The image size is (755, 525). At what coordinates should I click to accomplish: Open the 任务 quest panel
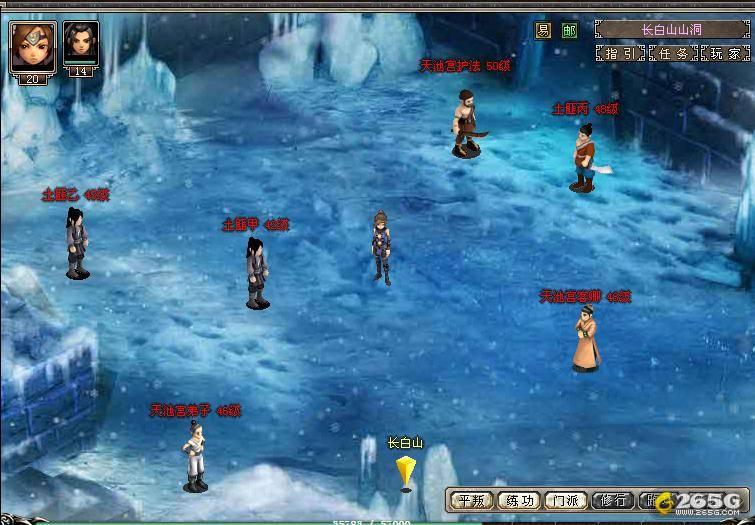(673, 53)
